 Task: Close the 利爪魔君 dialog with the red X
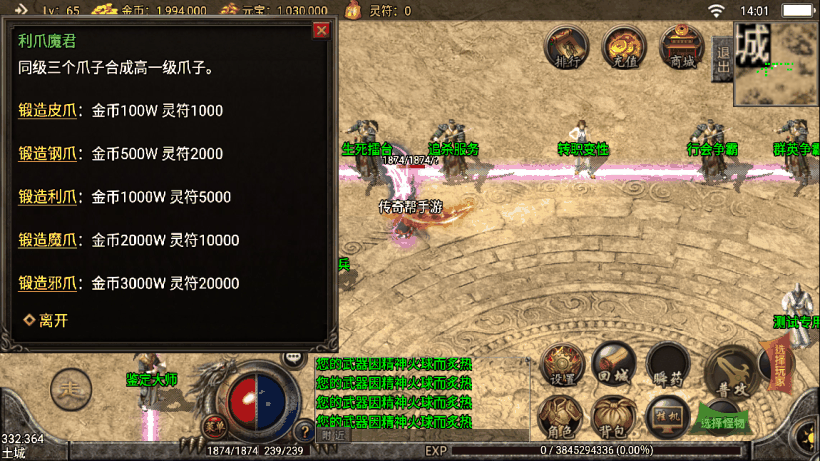tap(321, 30)
